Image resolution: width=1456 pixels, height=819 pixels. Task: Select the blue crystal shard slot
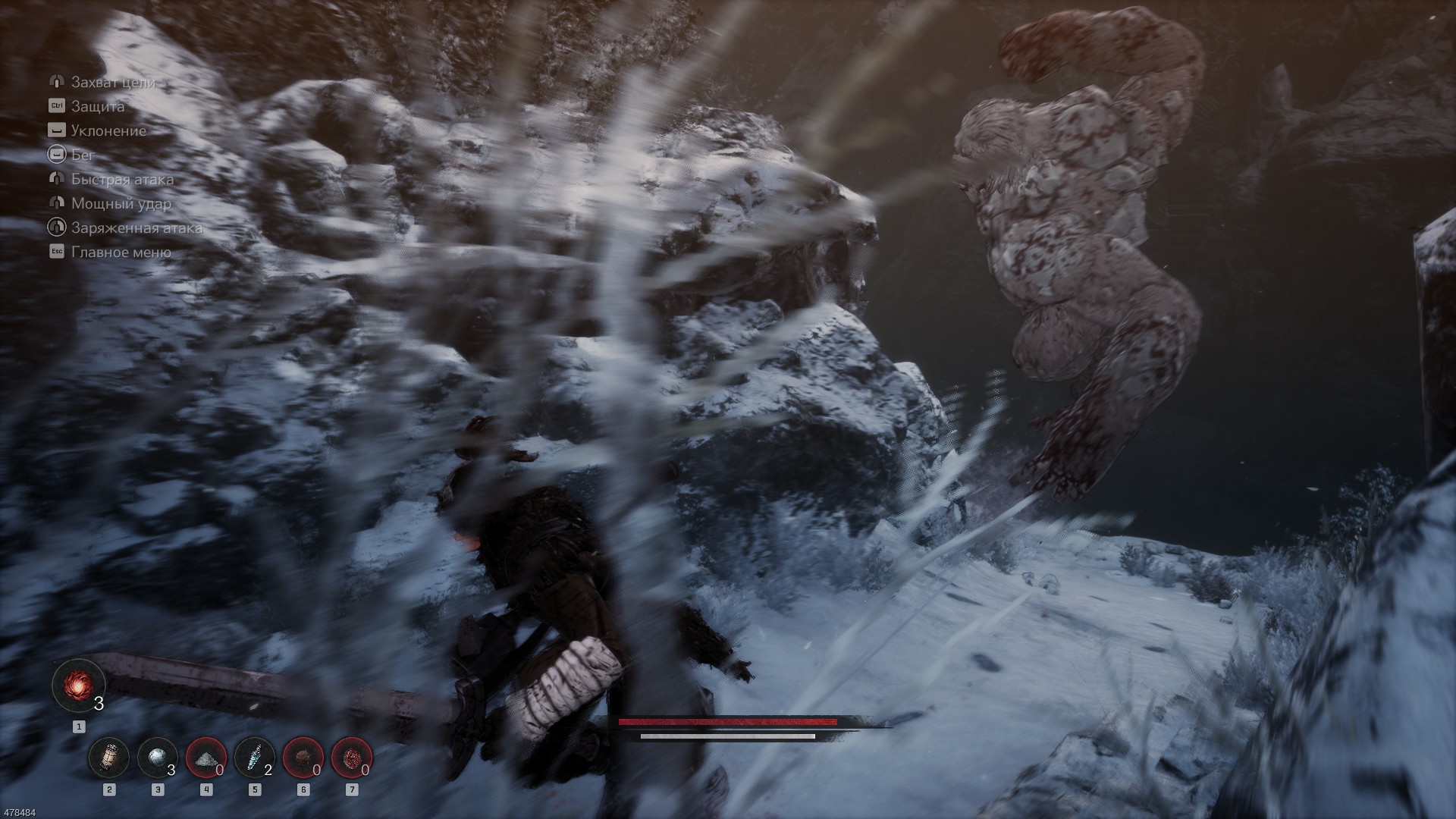(x=255, y=758)
